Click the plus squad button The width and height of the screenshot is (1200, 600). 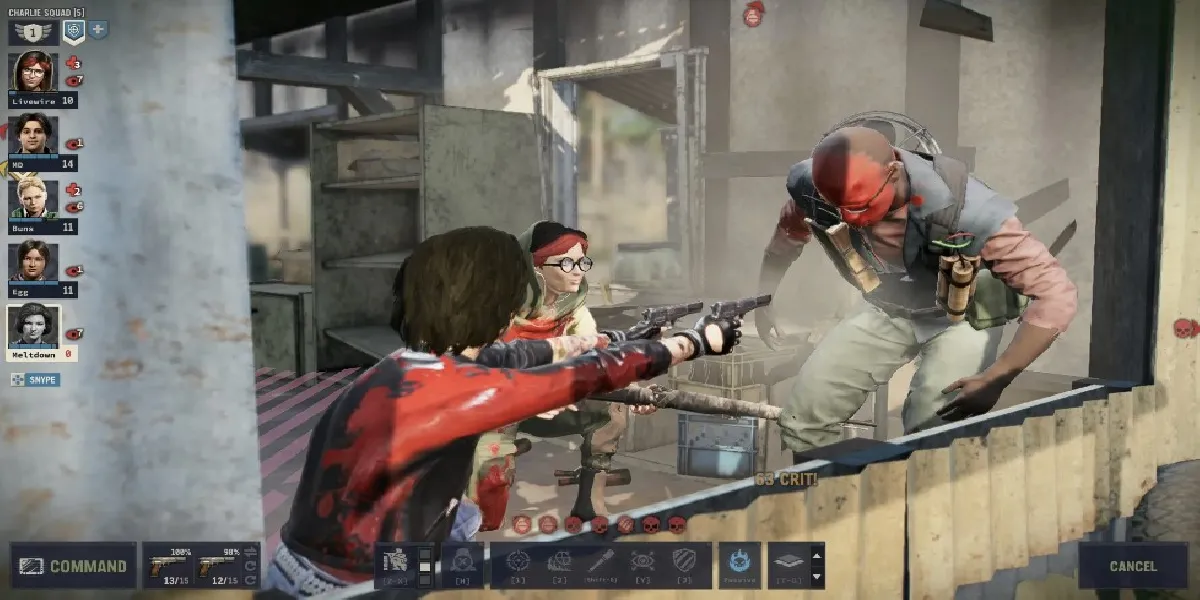pyautogui.click(x=97, y=30)
